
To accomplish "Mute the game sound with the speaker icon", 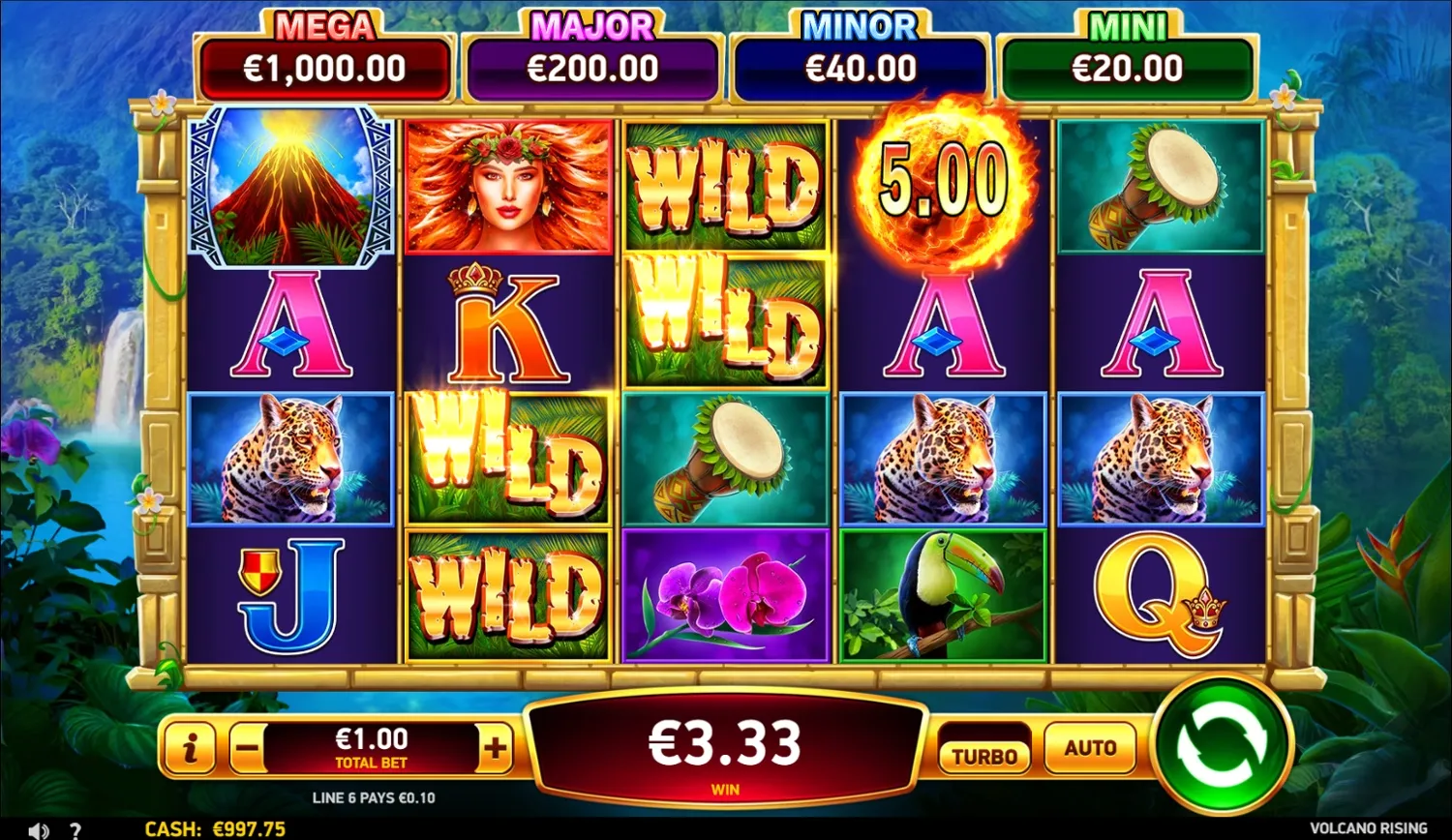I will 38,829.
